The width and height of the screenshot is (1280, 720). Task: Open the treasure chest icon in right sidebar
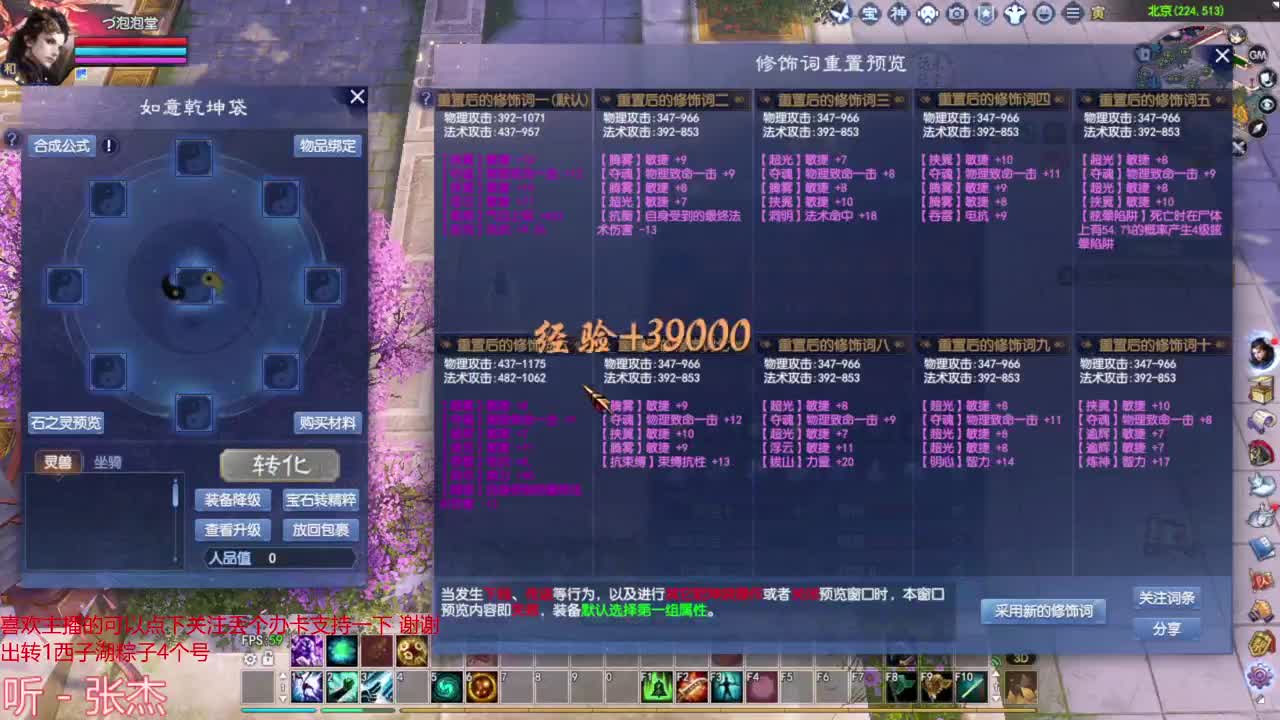[x=1260, y=388]
